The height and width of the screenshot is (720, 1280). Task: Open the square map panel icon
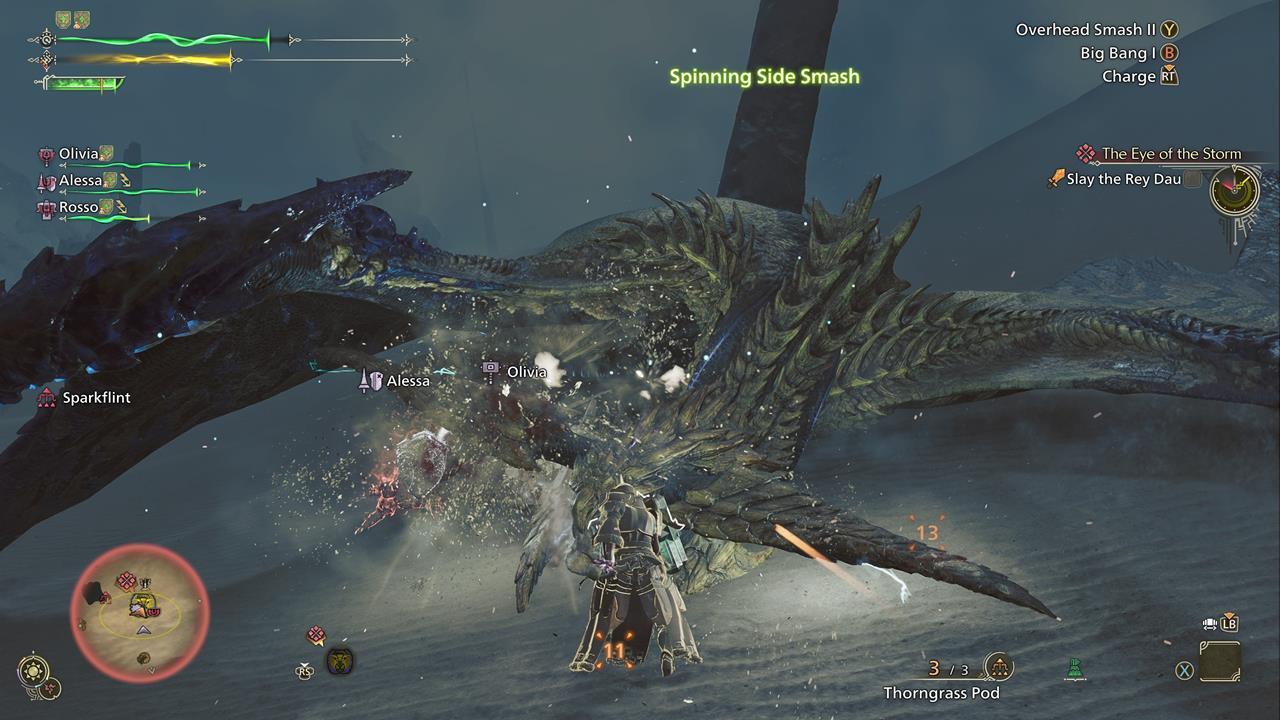point(1220,662)
